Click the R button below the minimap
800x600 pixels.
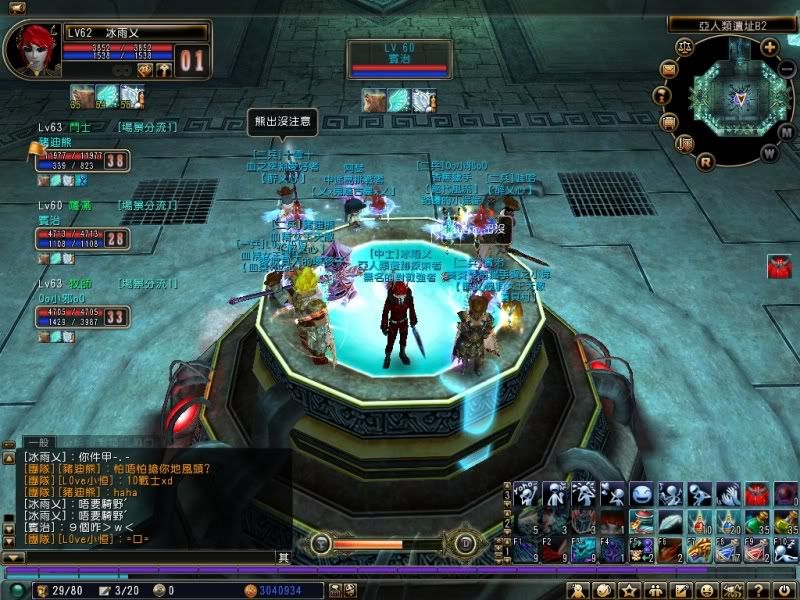(x=704, y=161)
